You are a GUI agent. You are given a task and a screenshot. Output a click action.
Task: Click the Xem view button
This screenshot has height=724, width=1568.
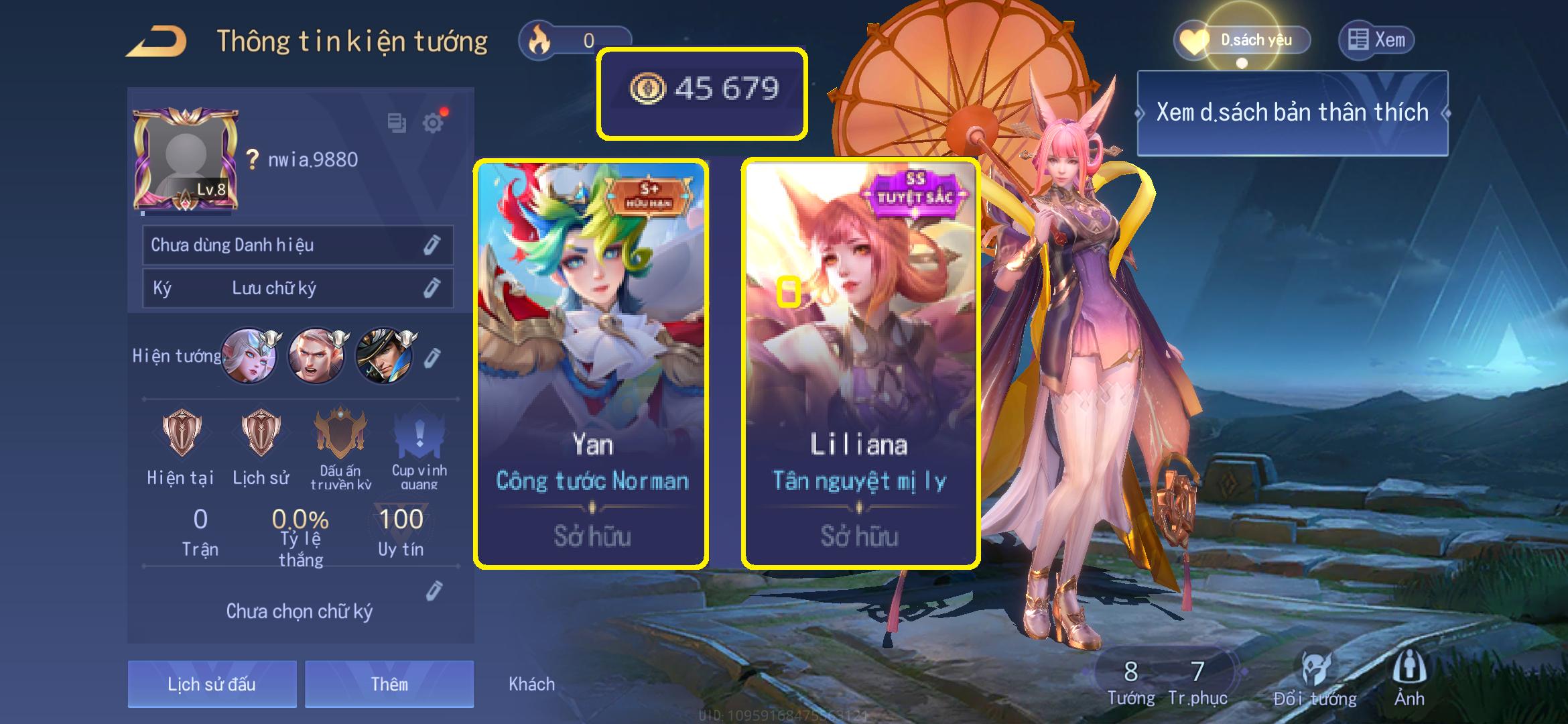[1376, 40]
